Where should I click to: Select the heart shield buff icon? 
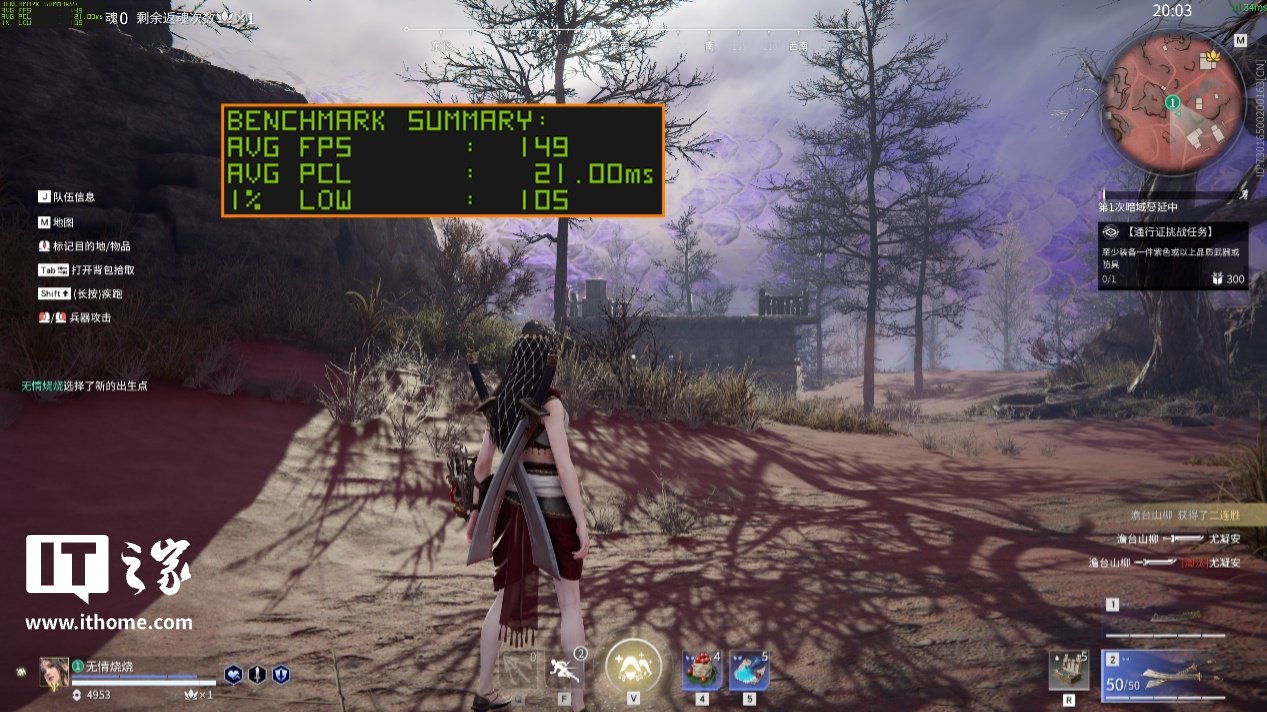[x=233, y=675]
